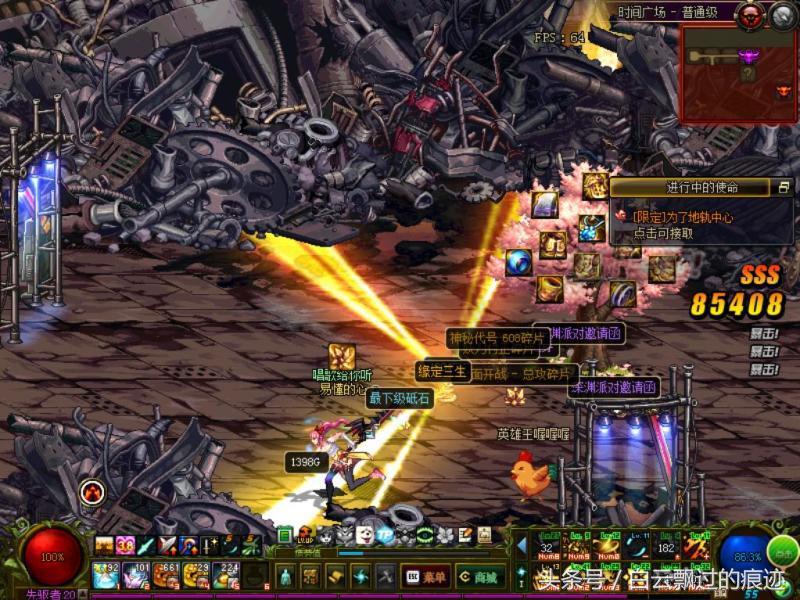Image resolution: width=800 pixels, height=600 pixels.
Task: Toggle the skill bar arrow on its left edge
Action: [520, 545]
